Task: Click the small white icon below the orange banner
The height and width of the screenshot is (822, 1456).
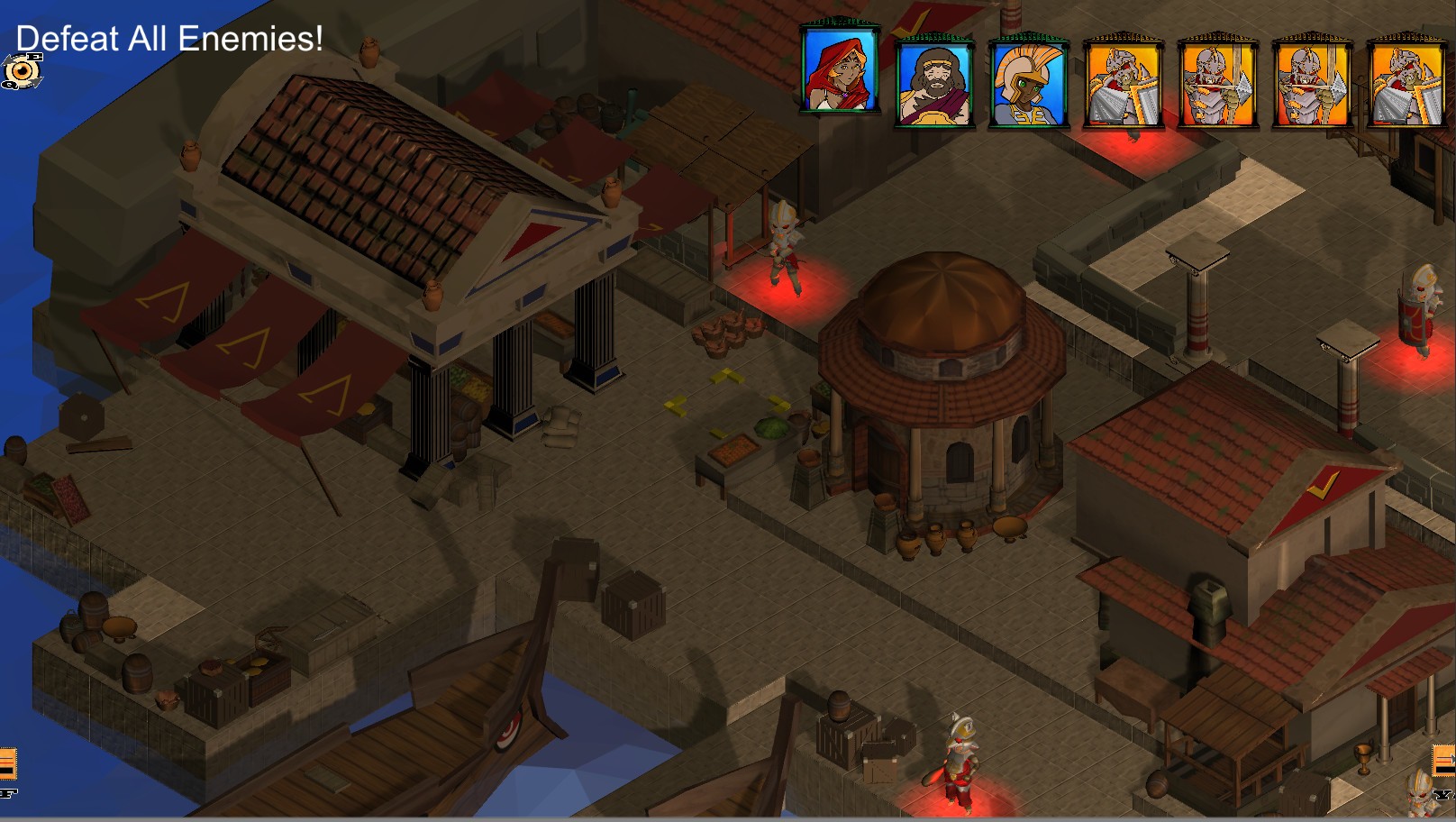Action: (6, 791)
